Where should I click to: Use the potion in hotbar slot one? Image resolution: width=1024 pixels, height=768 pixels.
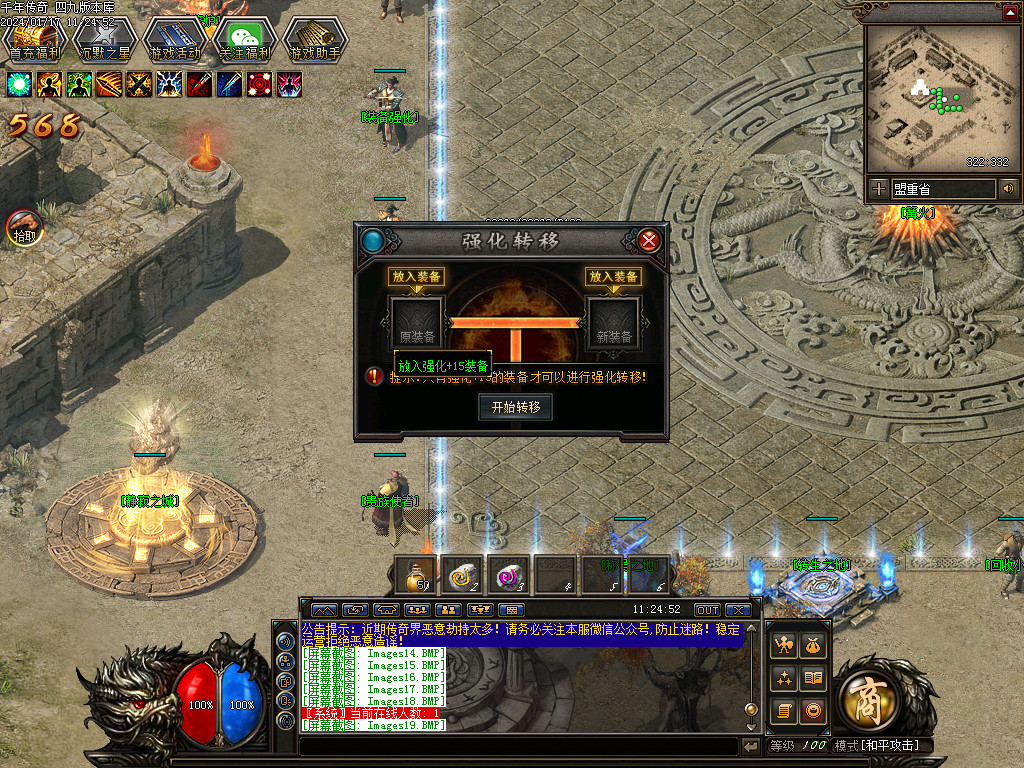coord(415,575)
